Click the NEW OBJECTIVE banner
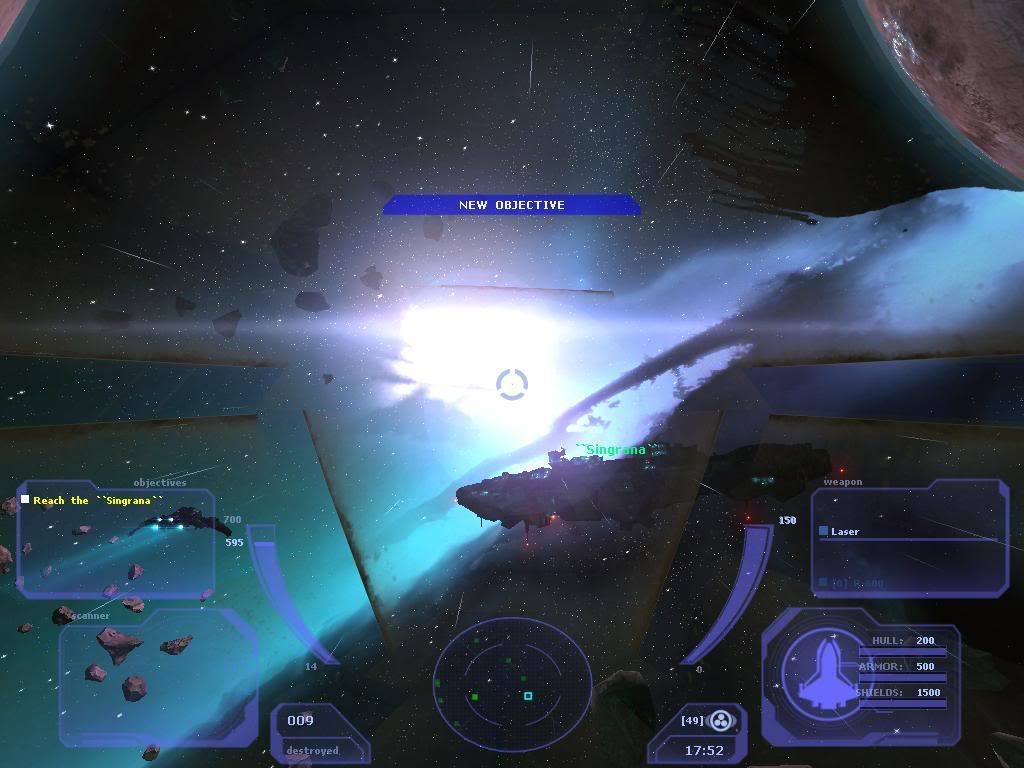 pyautogui.click(x=511, y=205)
